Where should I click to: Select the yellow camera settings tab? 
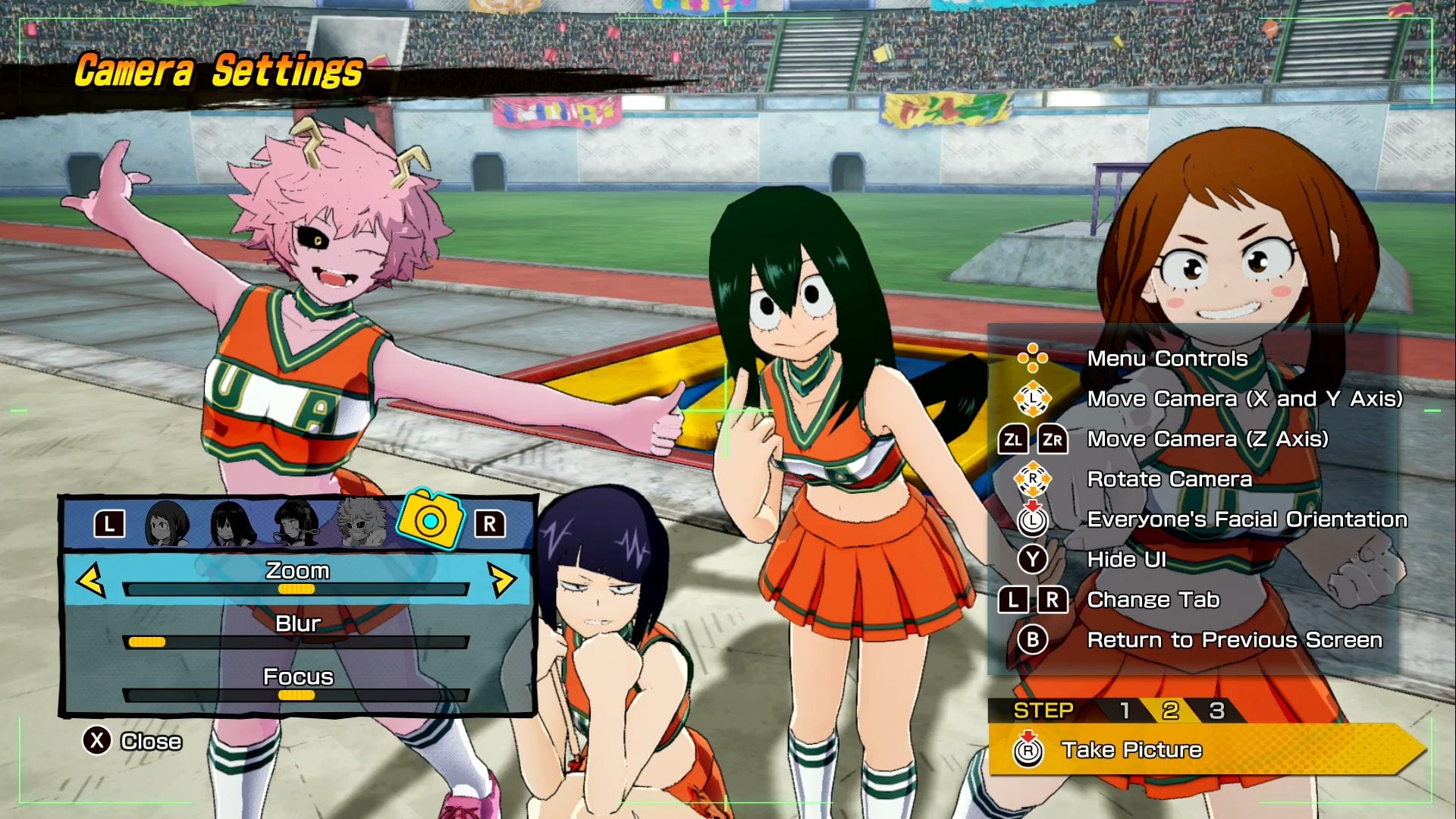430,519
